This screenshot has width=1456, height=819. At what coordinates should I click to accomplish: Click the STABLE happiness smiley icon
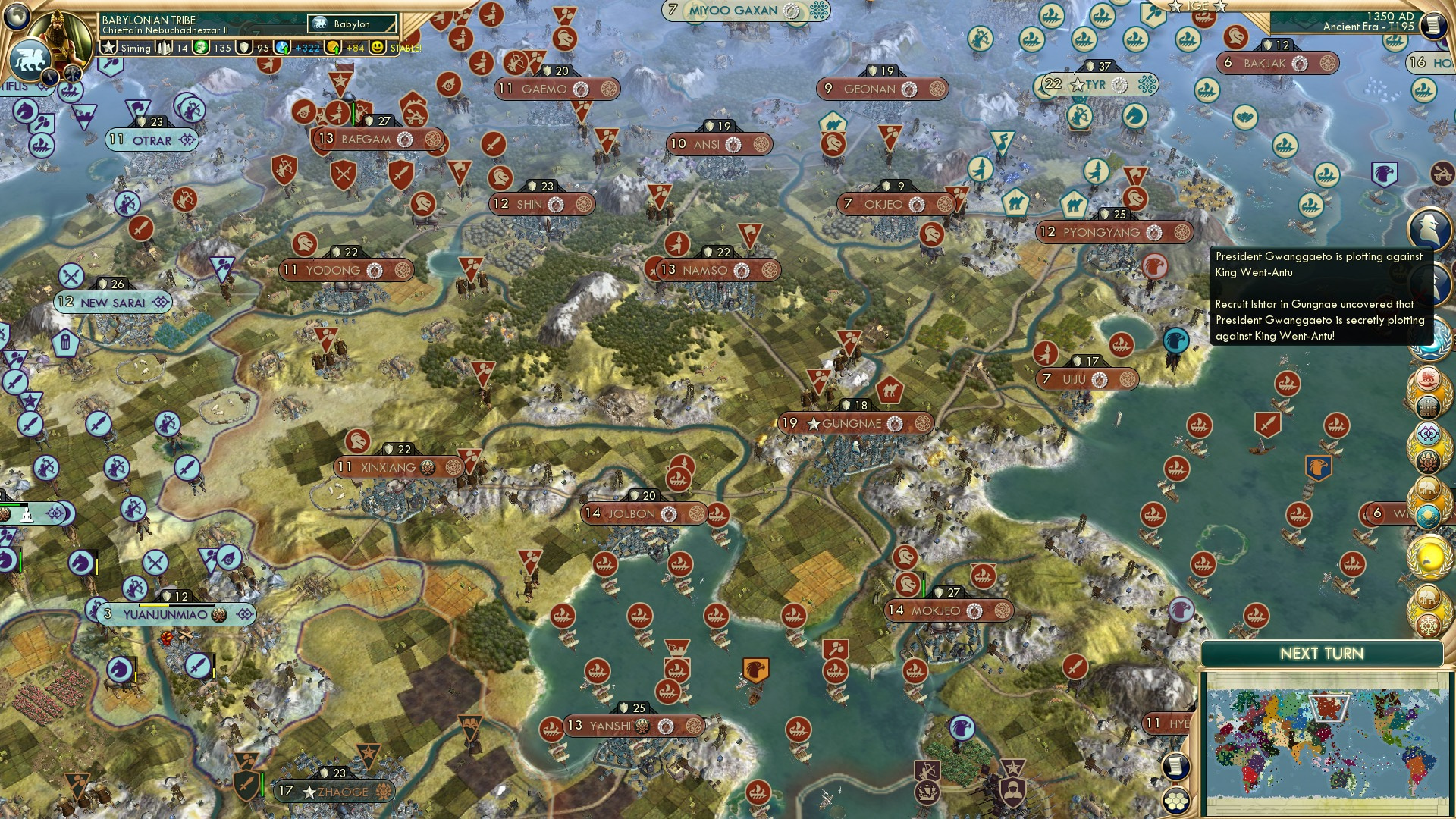[377, 47]
